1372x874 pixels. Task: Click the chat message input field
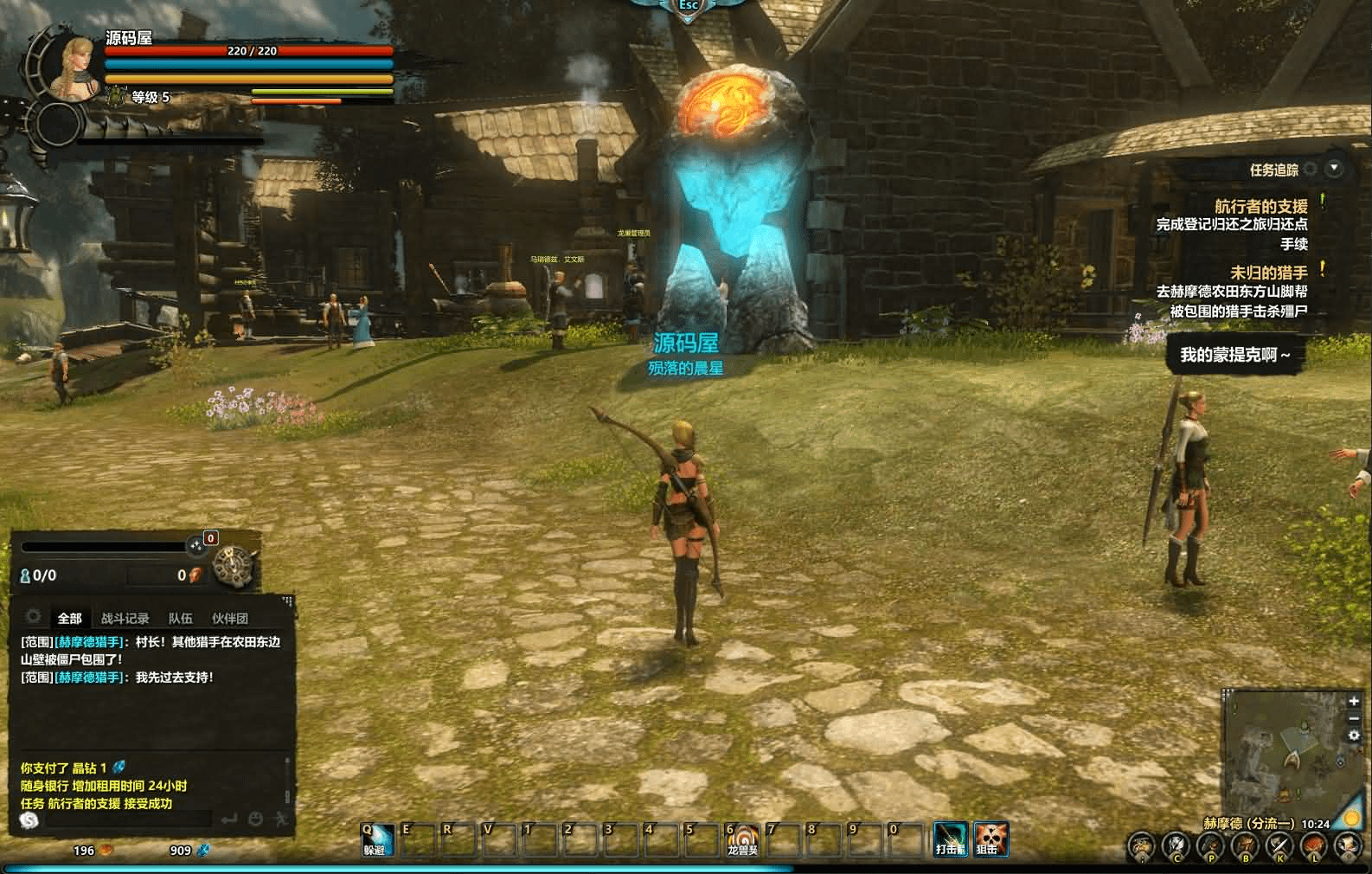[x=128, y=819]
